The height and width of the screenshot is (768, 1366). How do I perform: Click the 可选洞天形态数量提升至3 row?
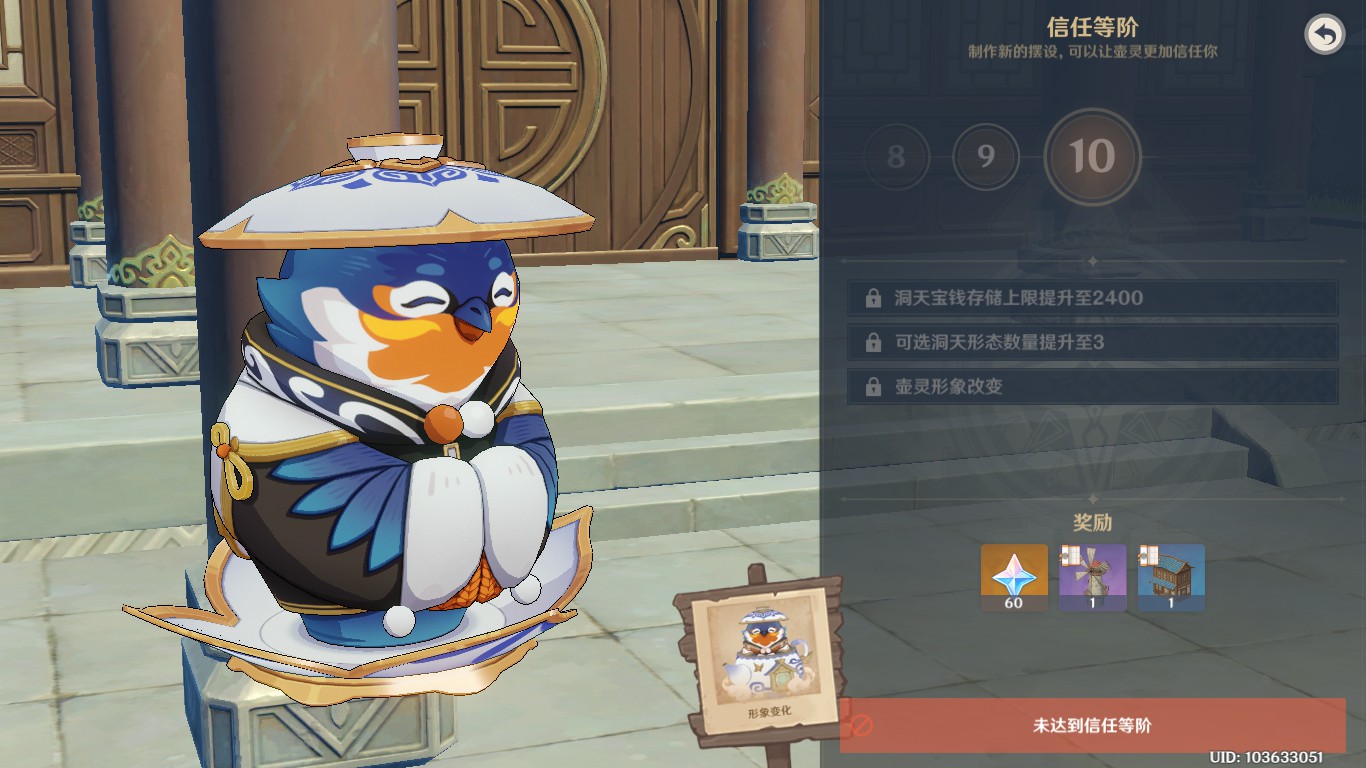point(1092,342)
